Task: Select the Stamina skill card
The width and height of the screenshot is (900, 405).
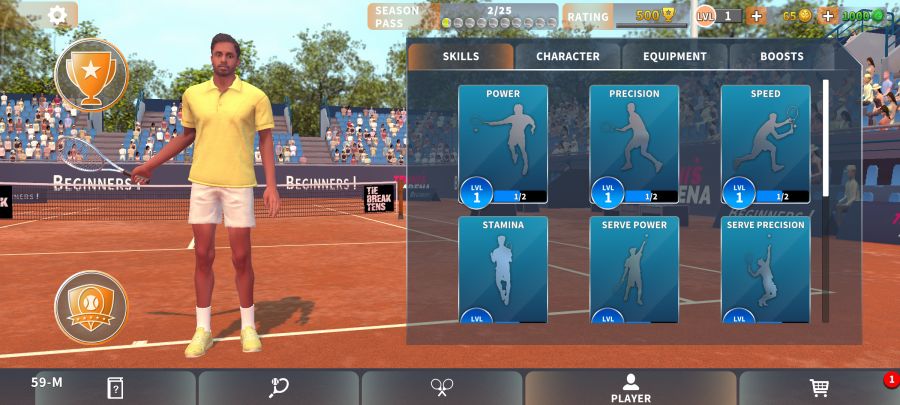Action: pos(503,270)
